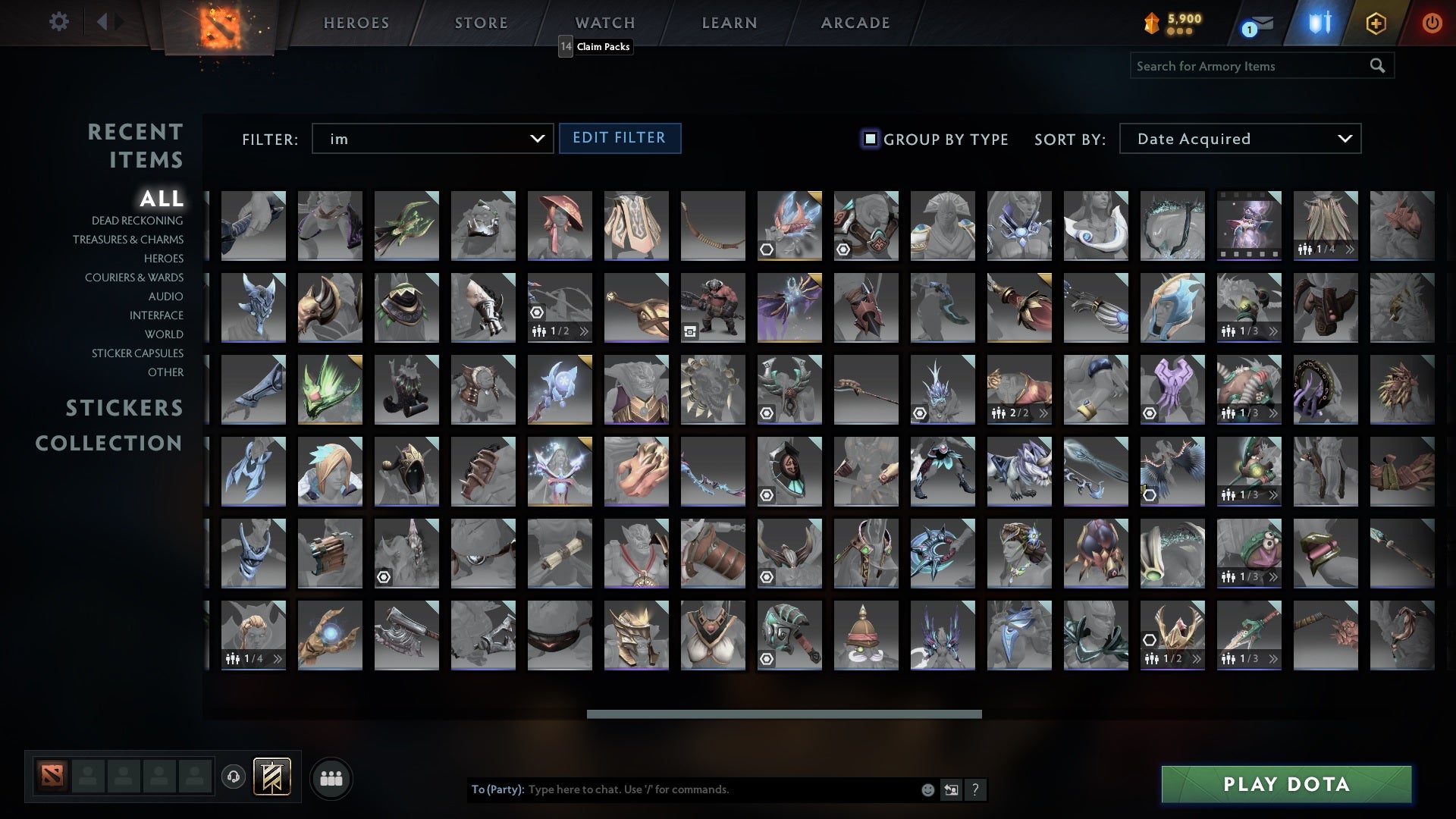The width and height of the screenshot is (1456, 819).
Task: Enable the Group By Type checkbox
Action: click(x=868, y=139)
